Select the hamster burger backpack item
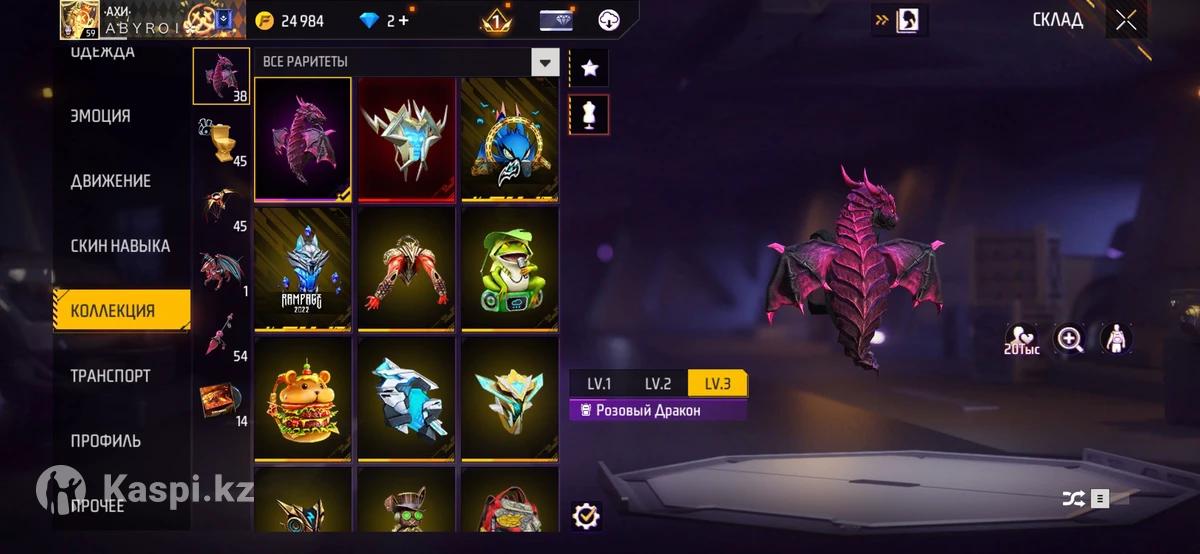The height and width of the screenshot is (554, 1200). 302,398
